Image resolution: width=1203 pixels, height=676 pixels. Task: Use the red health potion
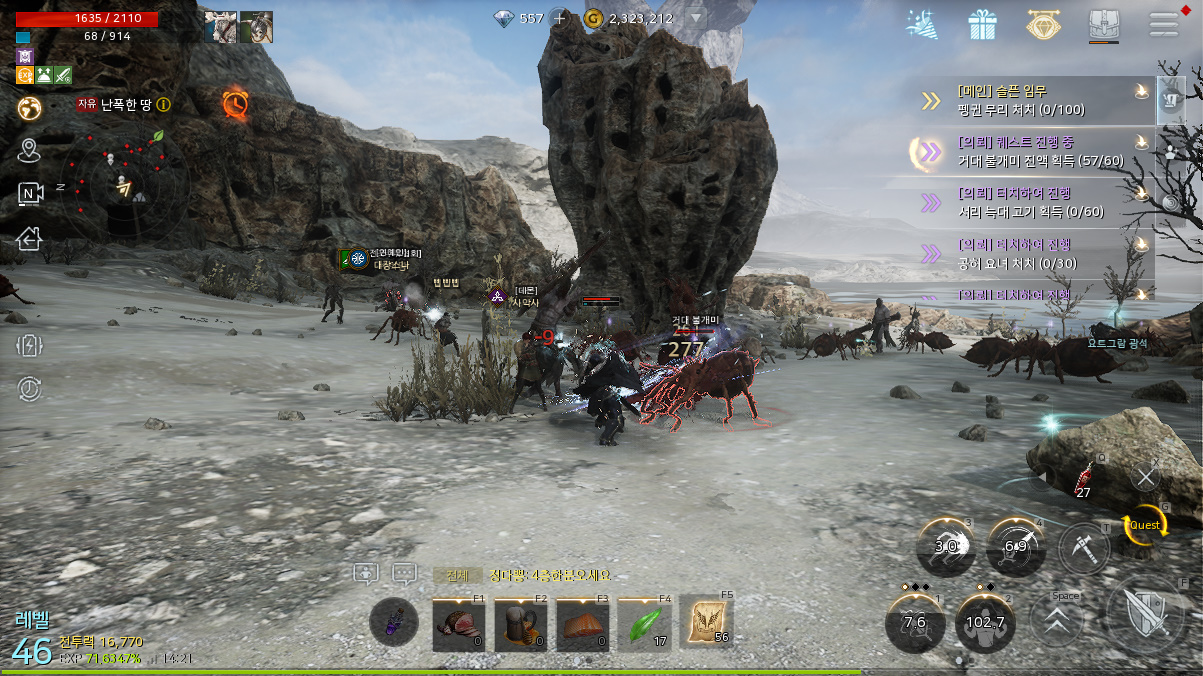click(x=1083, y=478)
